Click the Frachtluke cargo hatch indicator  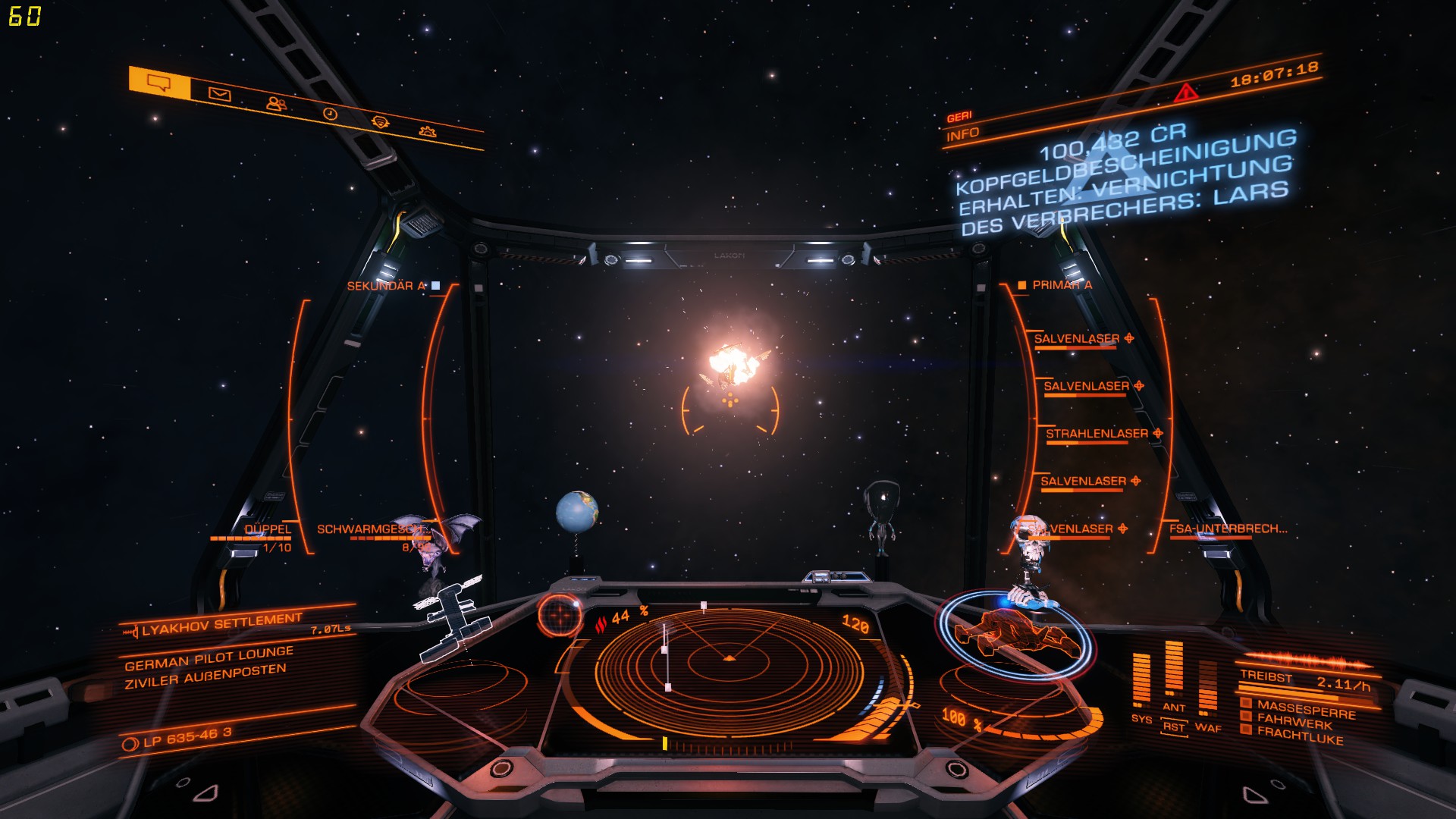(1299, 736)
